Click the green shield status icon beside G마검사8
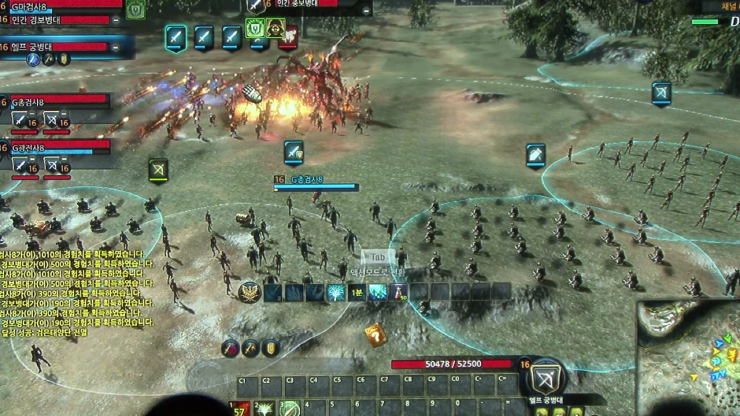The height and width of the screenshot is (416, 740). point(136,11)
